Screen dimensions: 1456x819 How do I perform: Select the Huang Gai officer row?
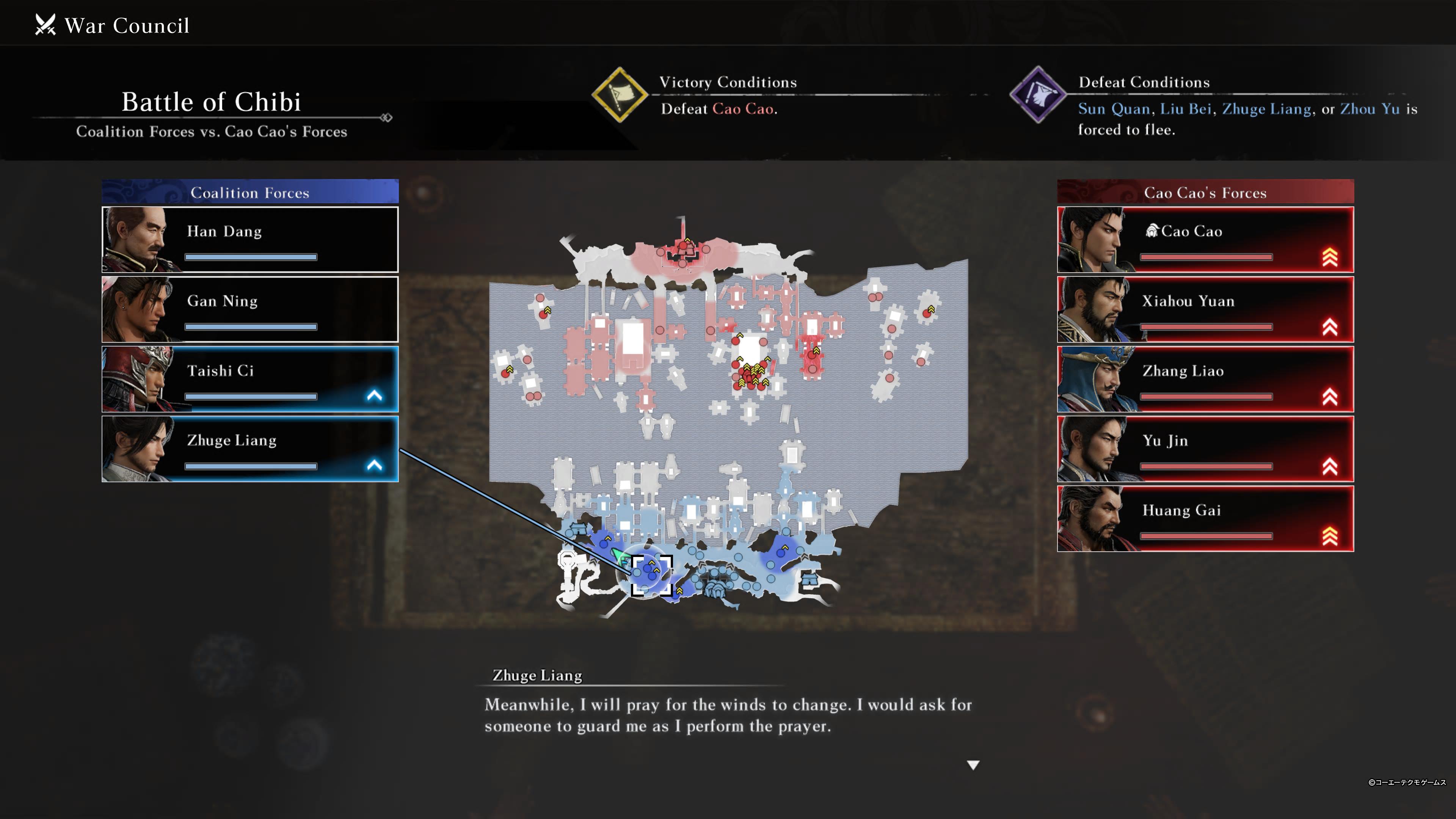click(1205, 519)
